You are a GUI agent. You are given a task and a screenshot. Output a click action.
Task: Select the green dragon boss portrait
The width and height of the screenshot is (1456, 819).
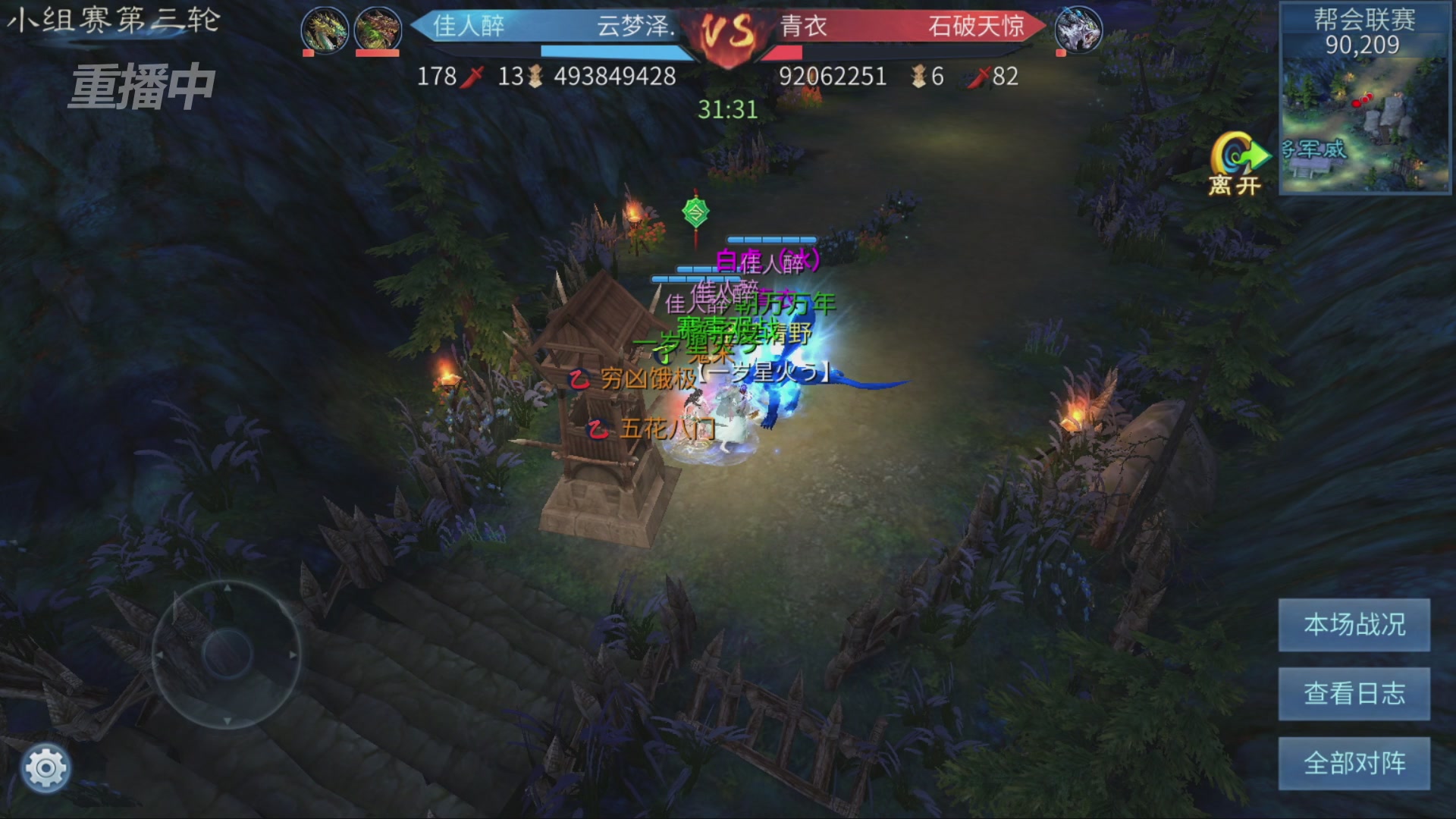click(x=325, y=30)
